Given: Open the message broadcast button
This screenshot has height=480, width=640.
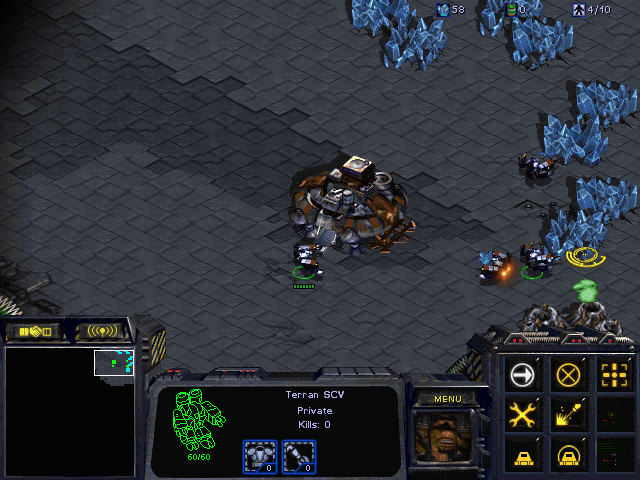Looking at the screenshot, I should 103,330.
